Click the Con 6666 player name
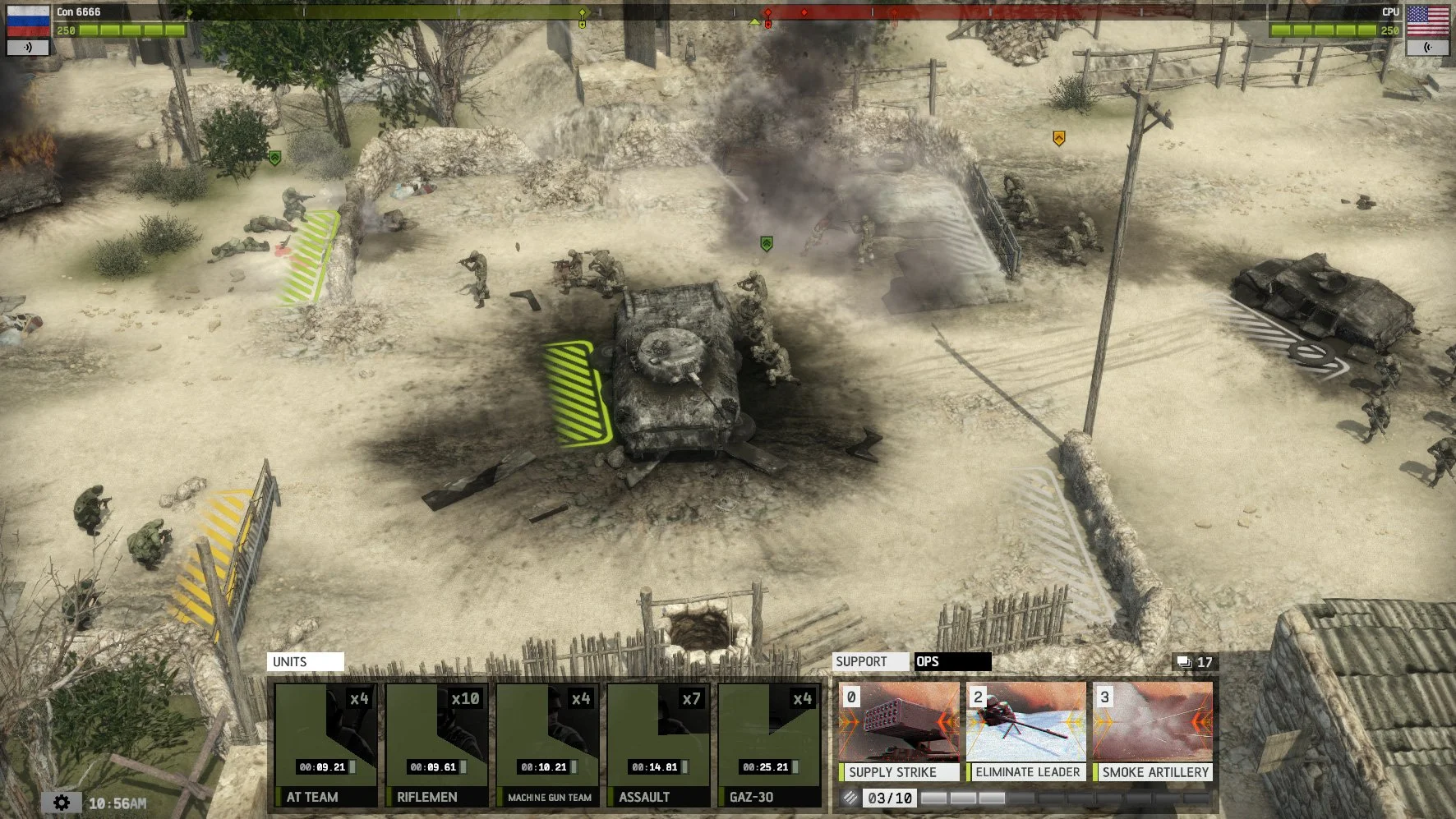Screen dimensions: 1456x819 pos(79,12)
